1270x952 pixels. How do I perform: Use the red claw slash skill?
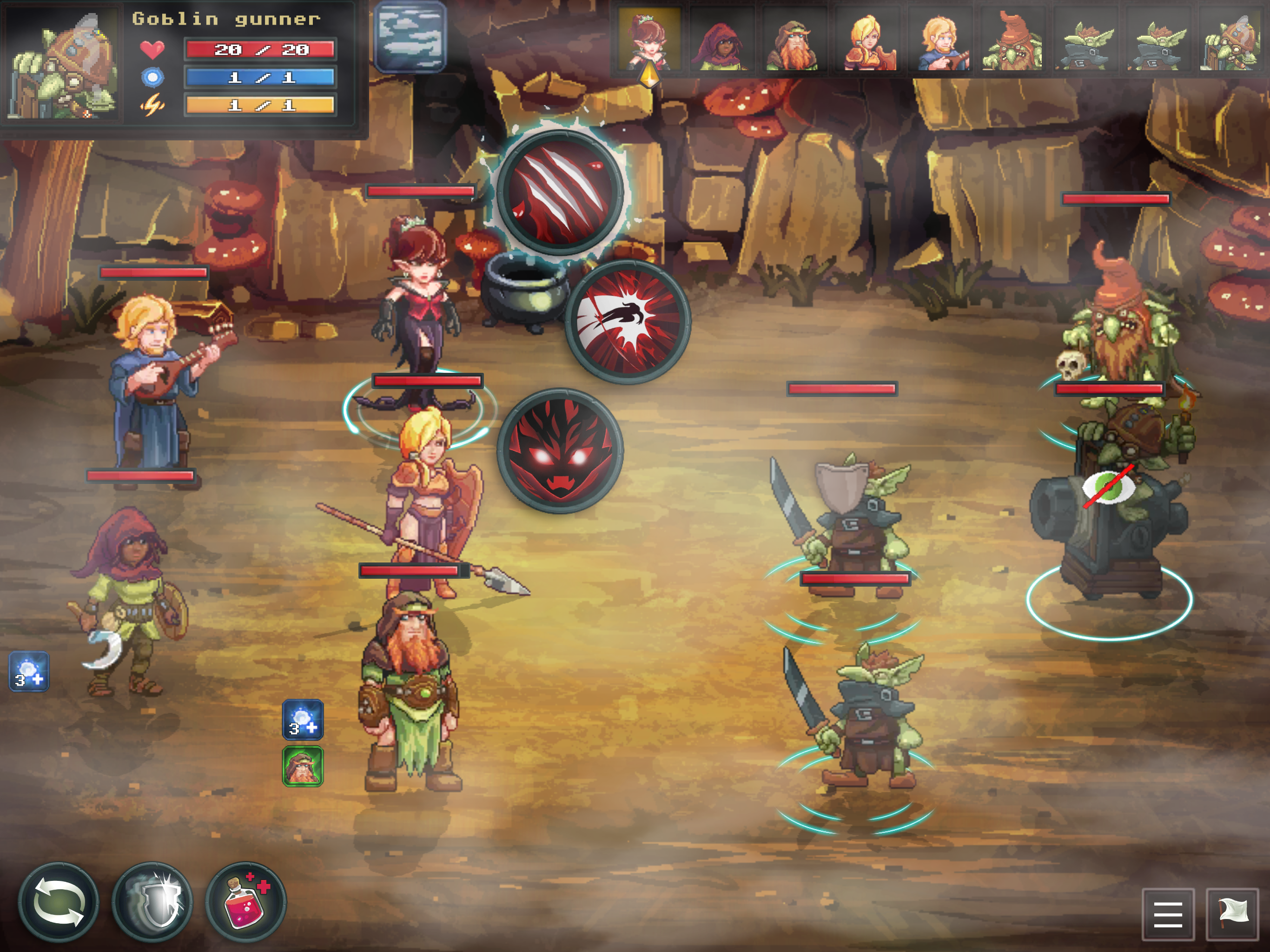tap(559, 192)
